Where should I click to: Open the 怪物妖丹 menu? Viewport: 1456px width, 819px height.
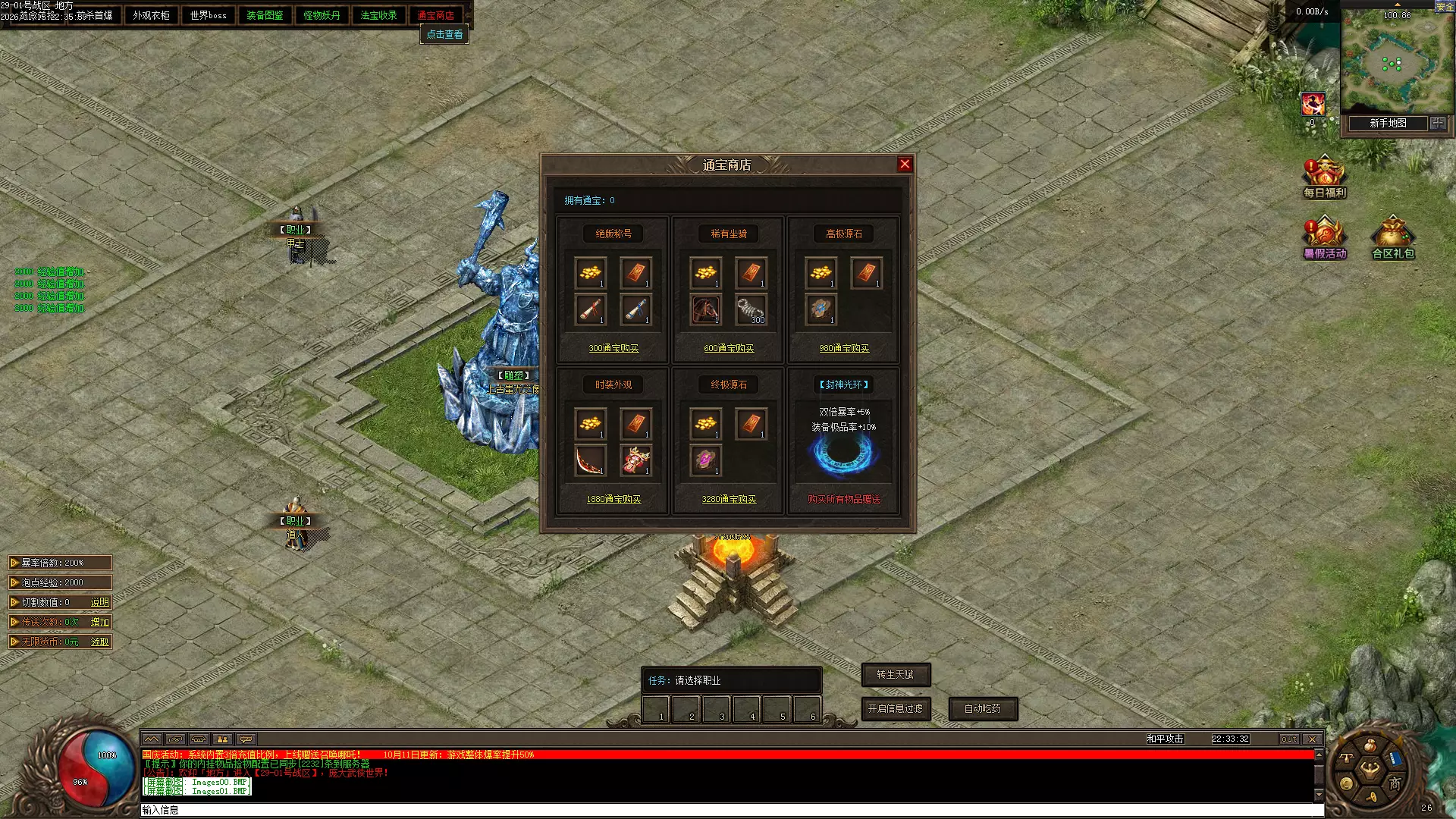click(x=322, y=15)
